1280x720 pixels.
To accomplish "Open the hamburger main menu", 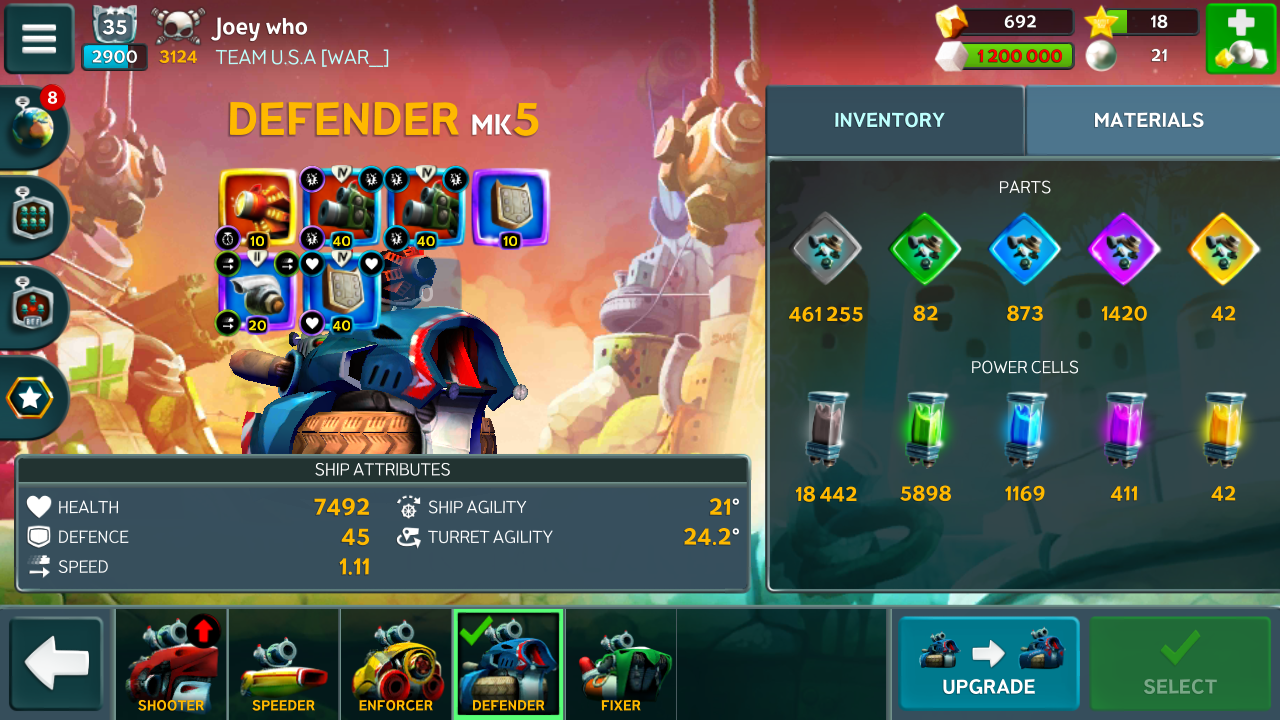I will [39, 39].
